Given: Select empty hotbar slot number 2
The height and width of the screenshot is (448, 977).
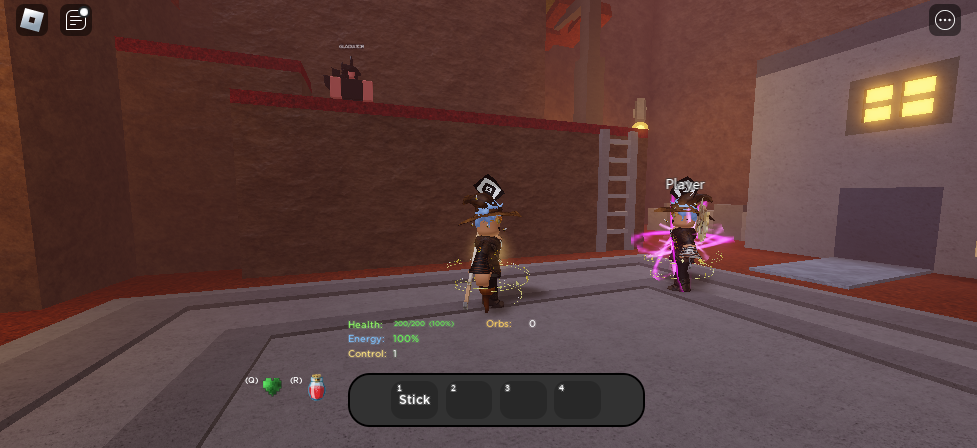Looking at the screenshot, I should click(469, 400).
